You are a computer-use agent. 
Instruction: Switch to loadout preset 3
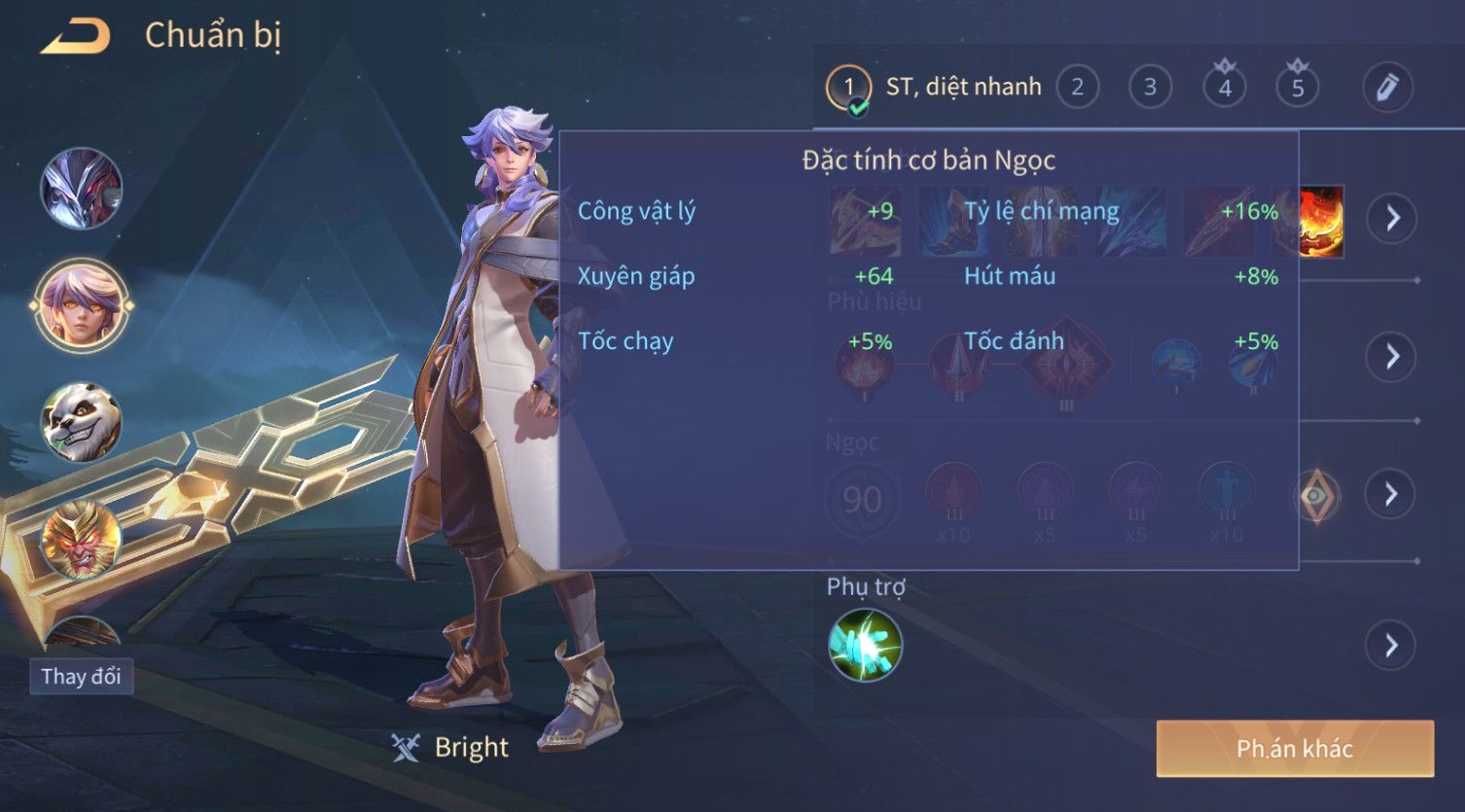[x=1150, y=88]
